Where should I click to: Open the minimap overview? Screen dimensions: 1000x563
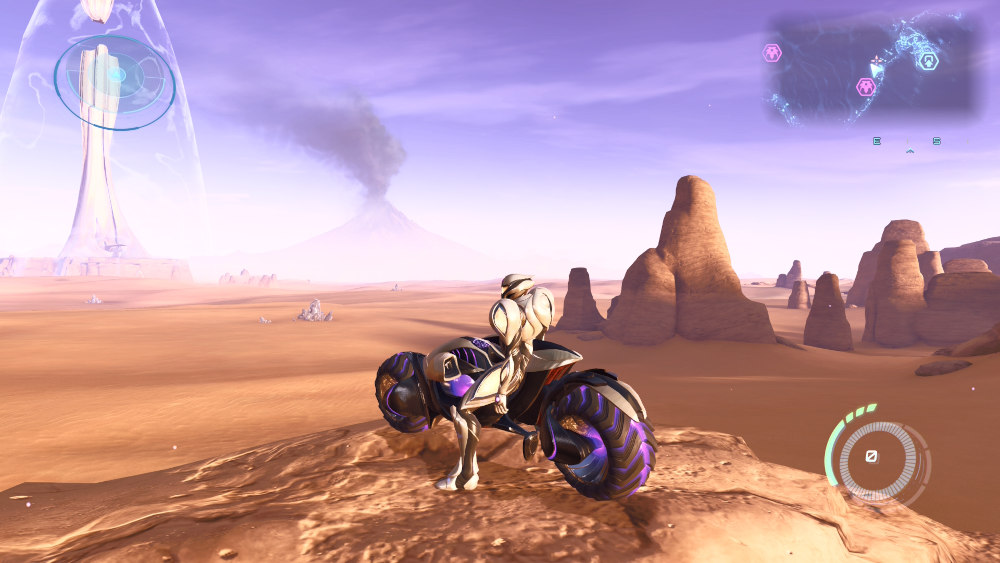click(872, 68)
